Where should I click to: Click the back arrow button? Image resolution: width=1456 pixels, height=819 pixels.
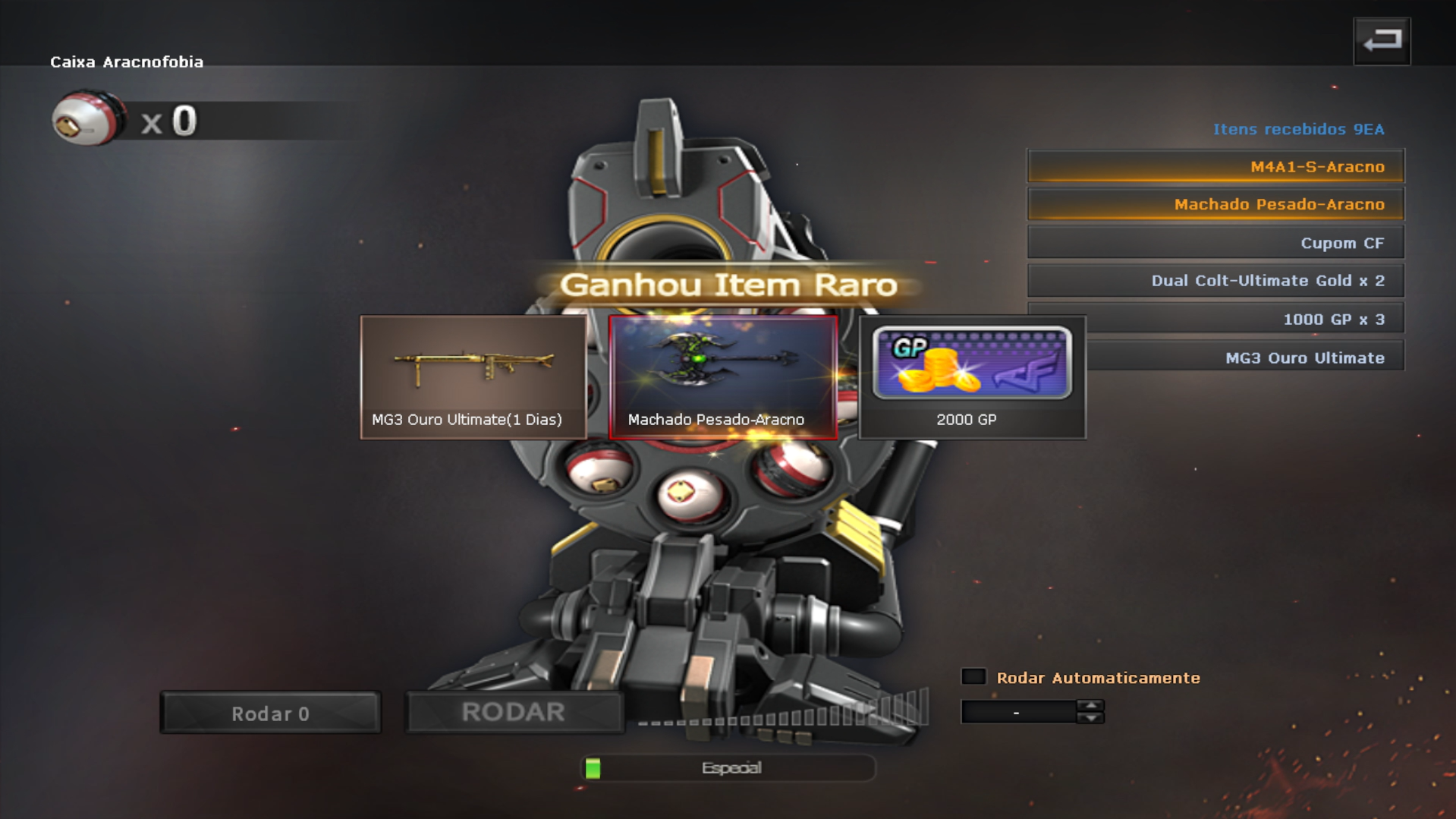click(1381, 41)
